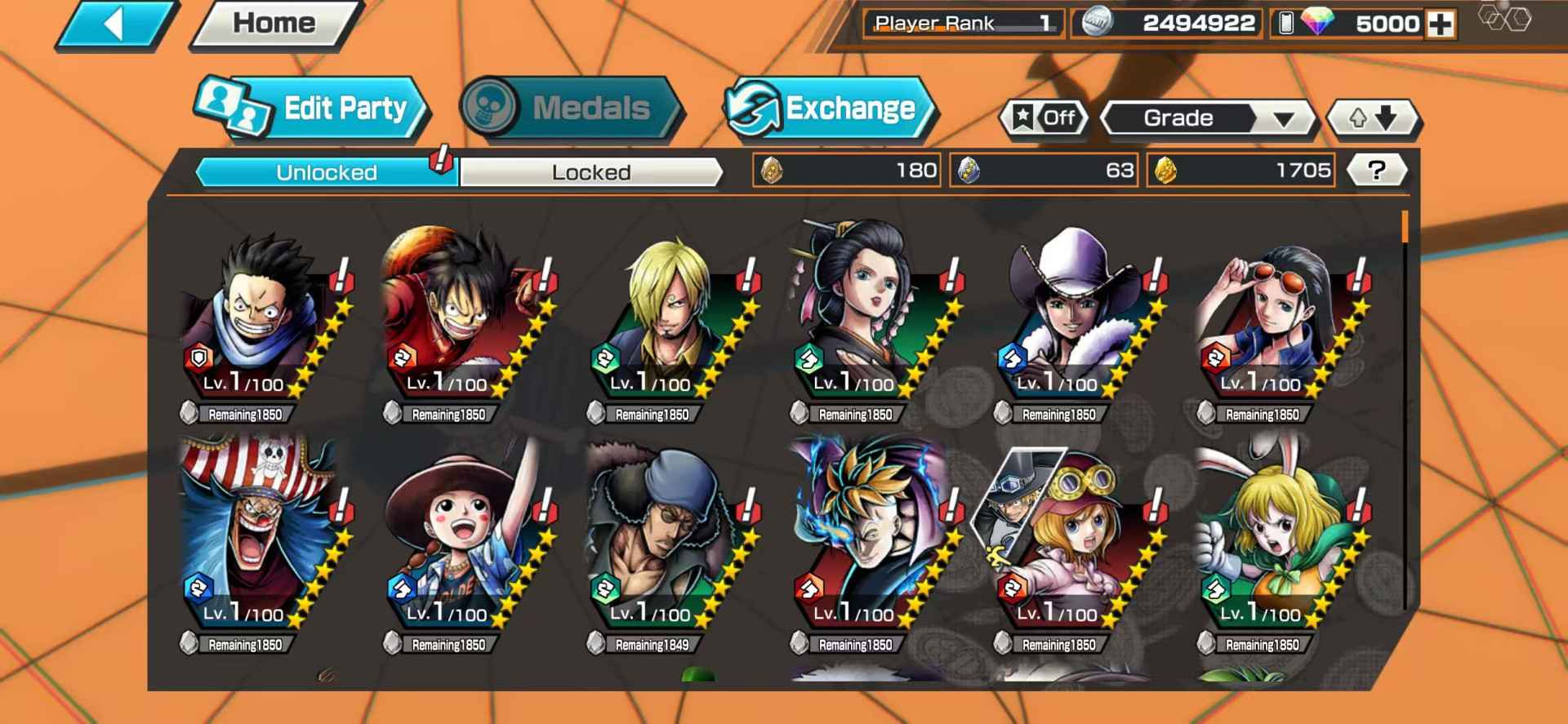1568x724 pixels.
Task: Toggle the favorites star filter Off
Action: [1045, 118]
